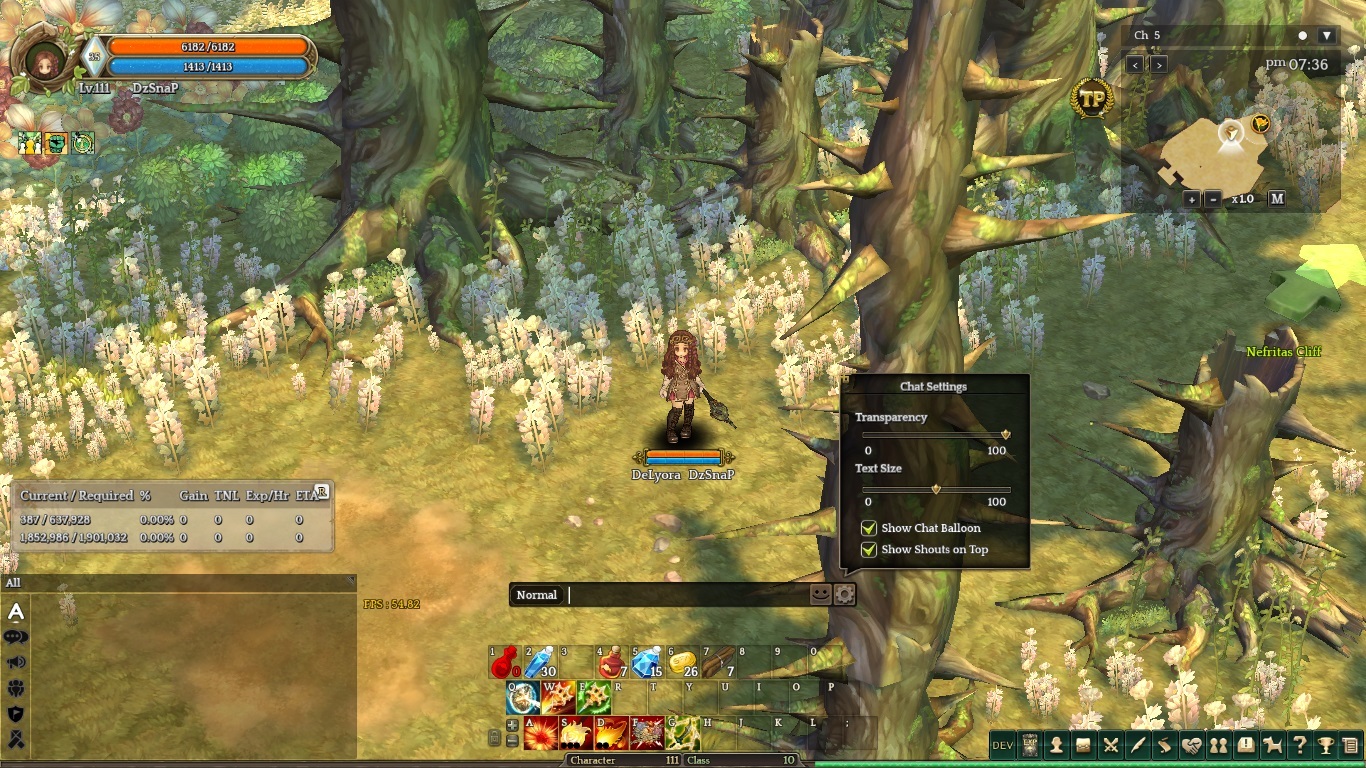Screen dimensions: 1366x768
Task: Select the gold soap bar in slot 6
Action: coord(682,662)
